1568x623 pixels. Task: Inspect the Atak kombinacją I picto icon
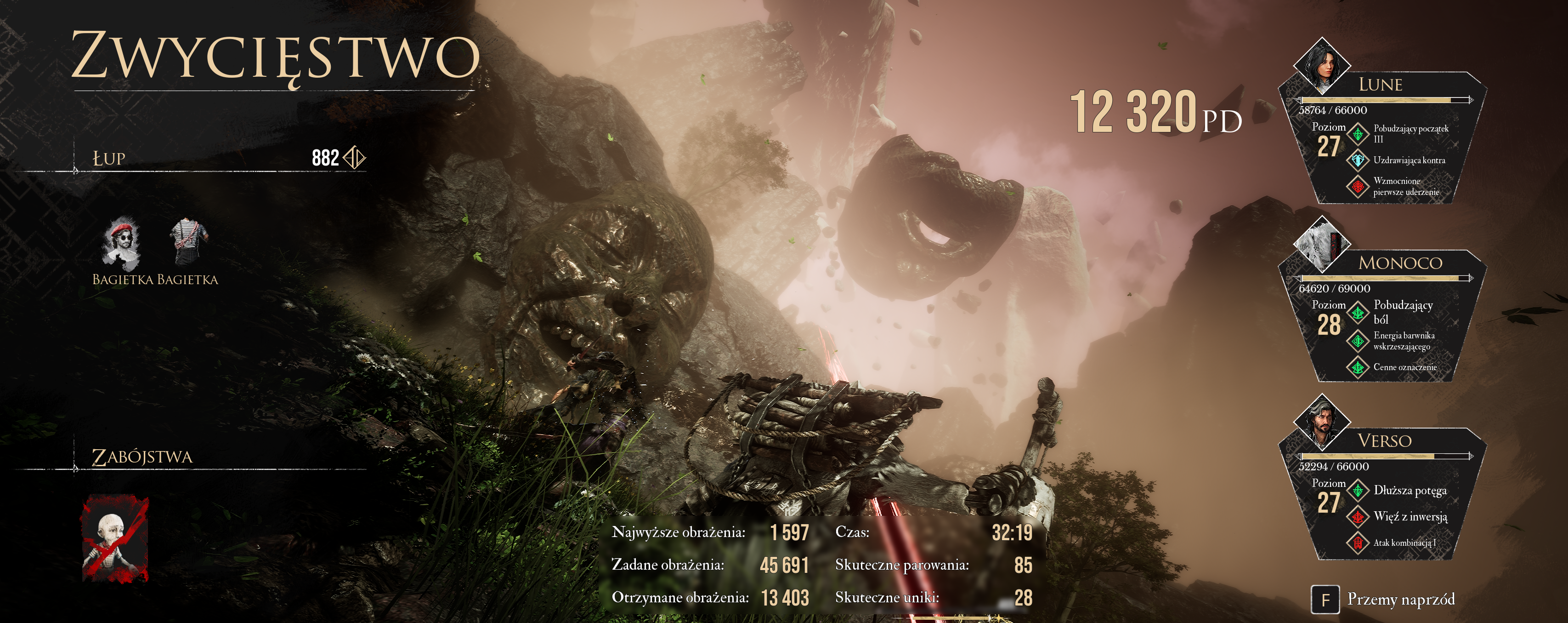[x=1358, y=542]
